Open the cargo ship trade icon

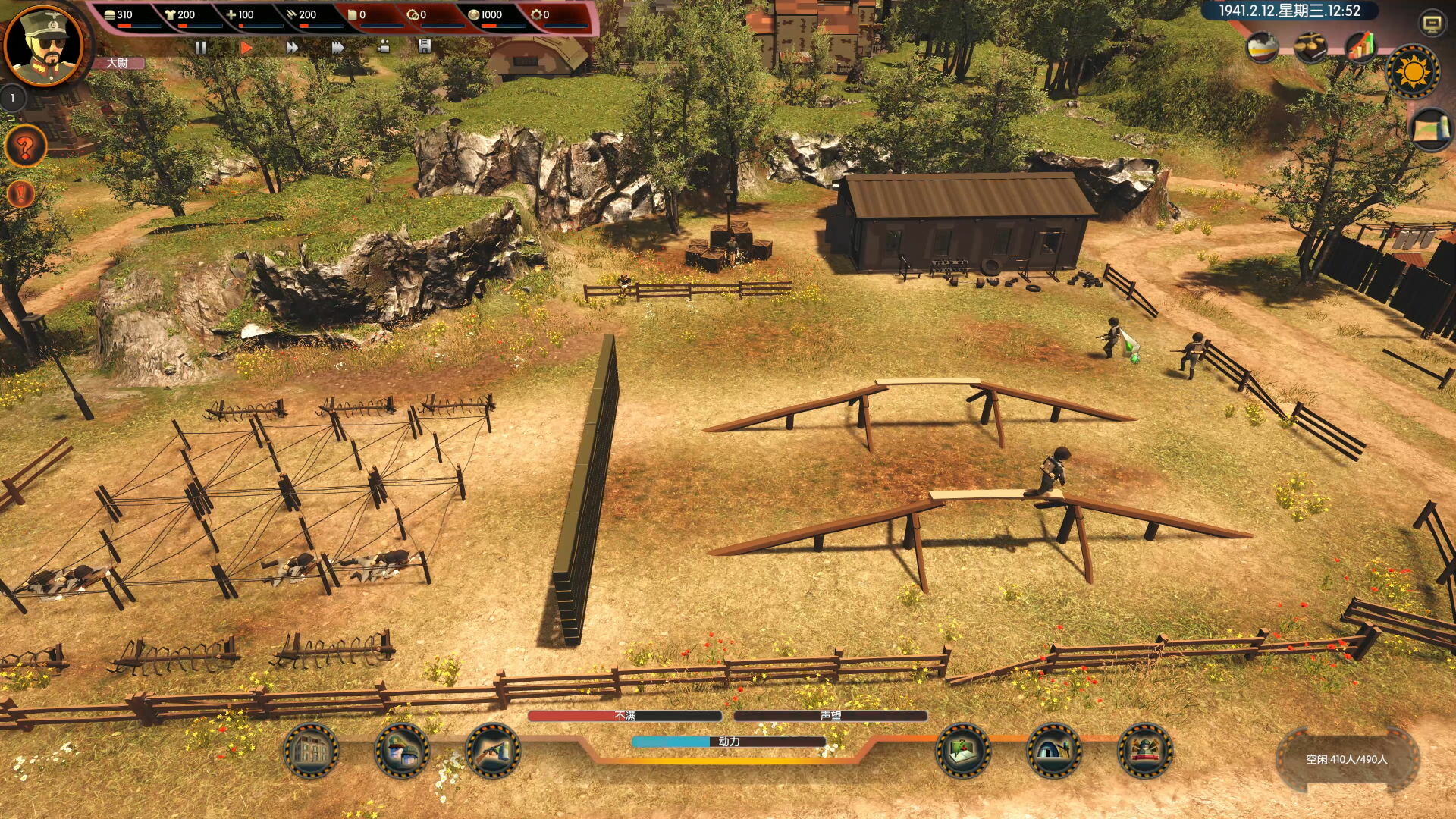(x=1263, y=48)
